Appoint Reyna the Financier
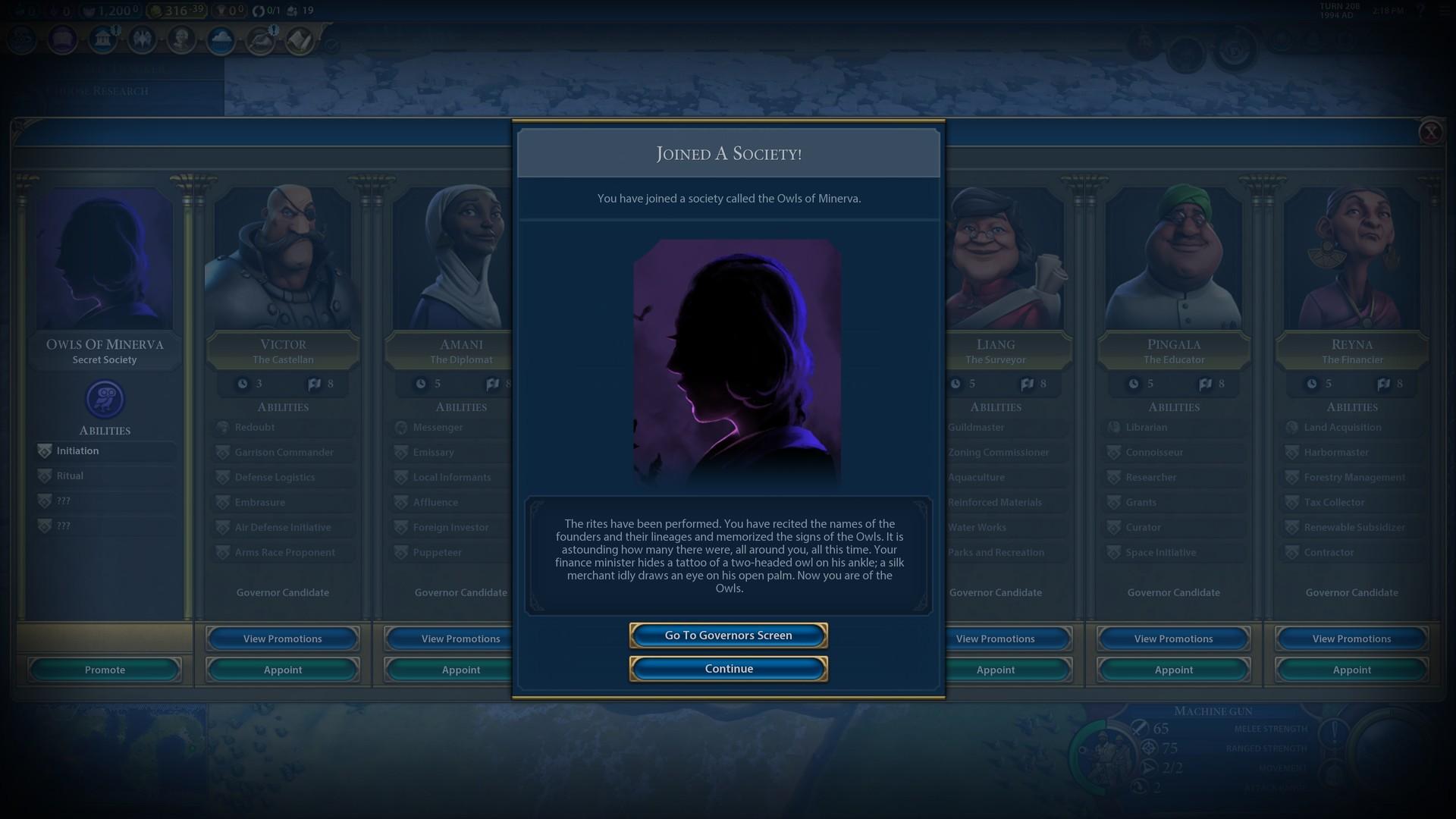Screen dimensions: 1456x819 coord(1351,670)
